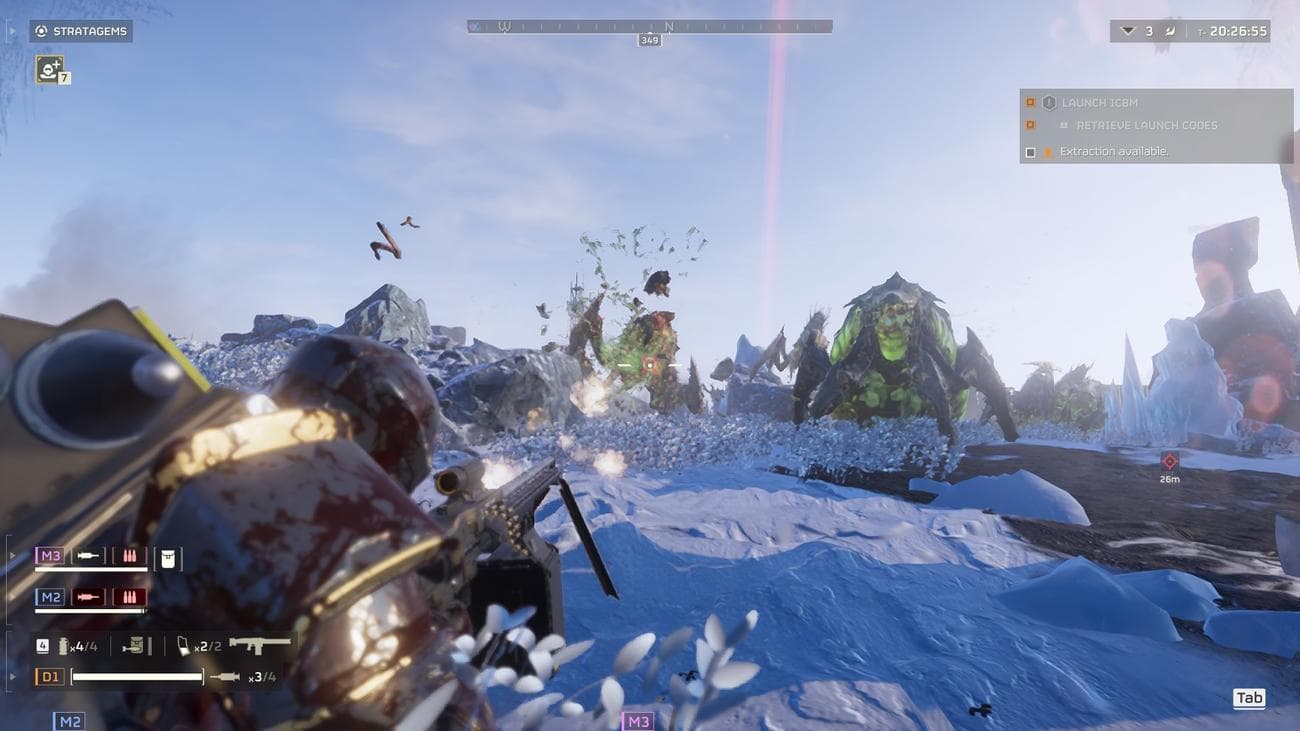Click teammate M3's stim syringe icon

click(91, 555)
